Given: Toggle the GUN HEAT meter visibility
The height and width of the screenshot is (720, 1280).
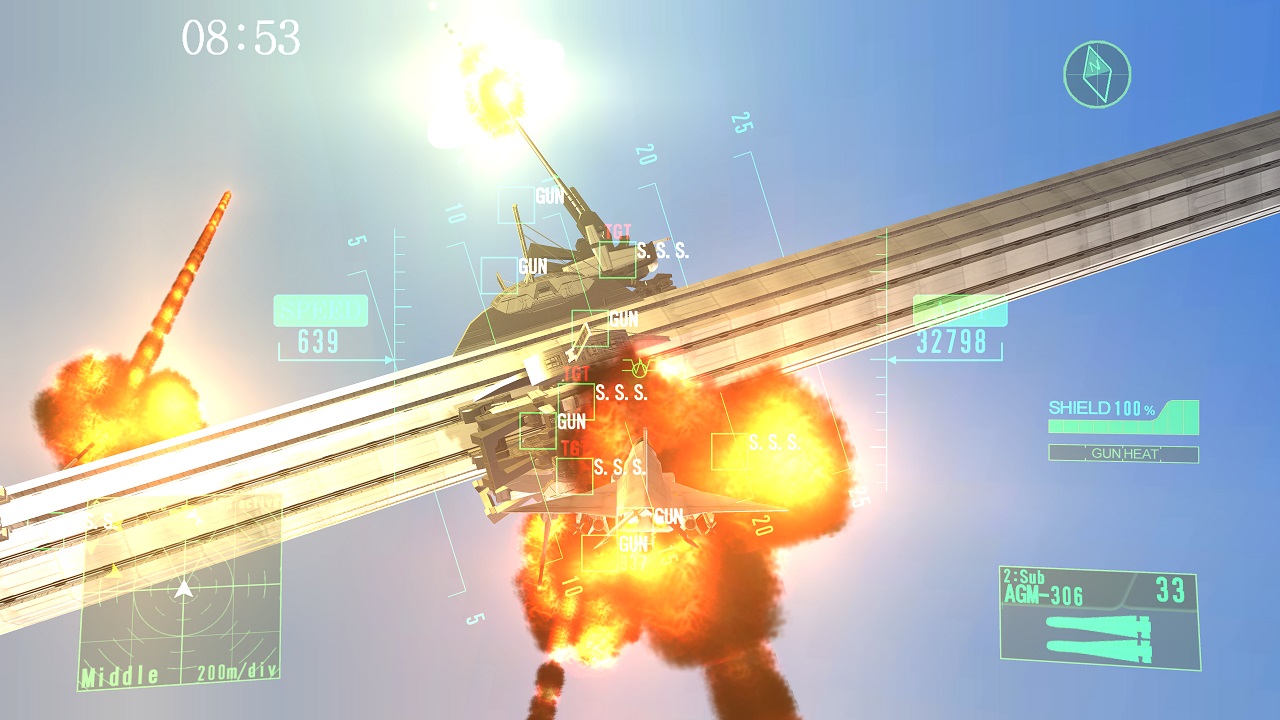Looking at the screenshot, I should point(1123,451).
